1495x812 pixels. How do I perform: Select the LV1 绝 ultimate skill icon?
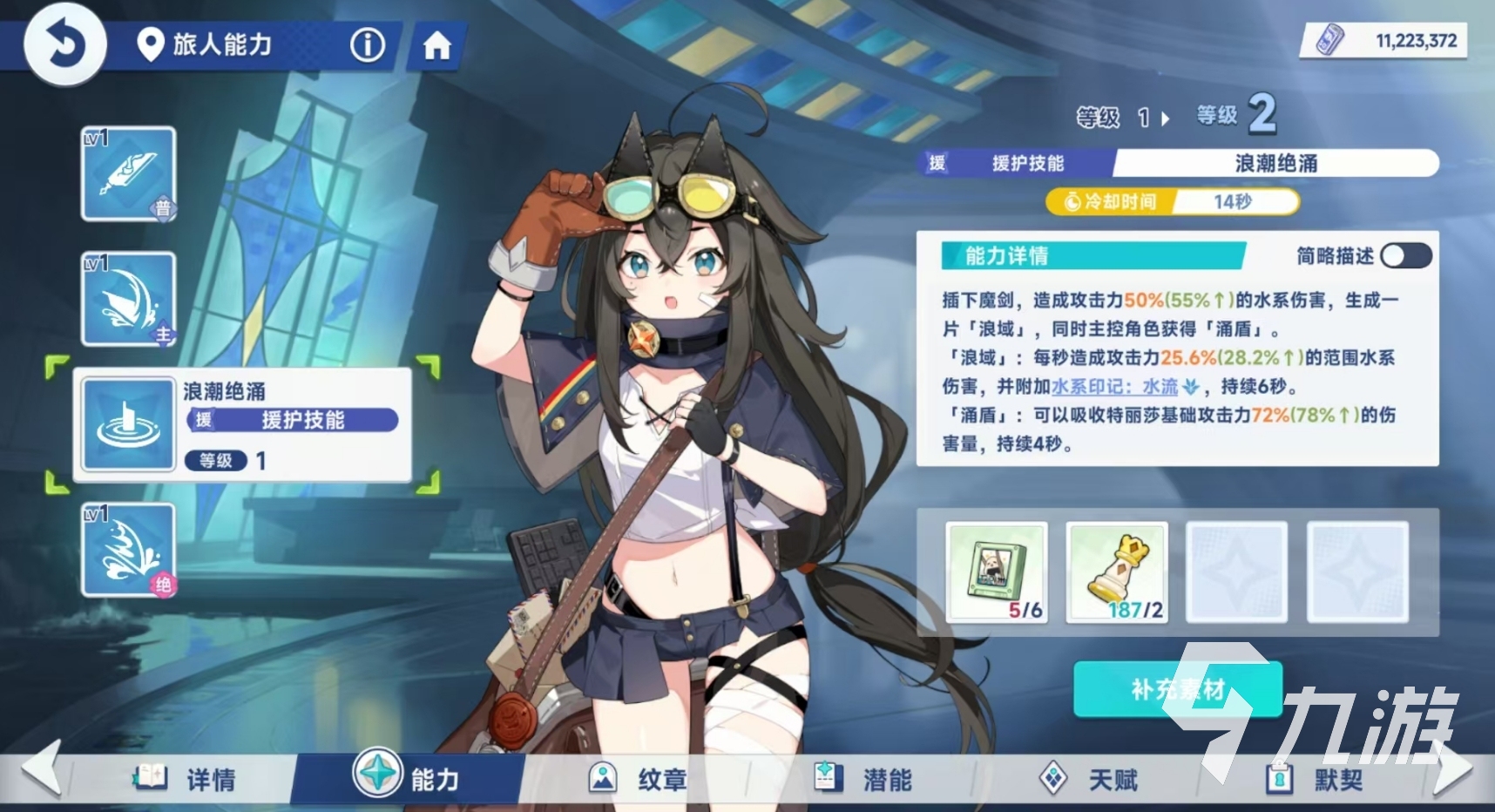[128, 551]
